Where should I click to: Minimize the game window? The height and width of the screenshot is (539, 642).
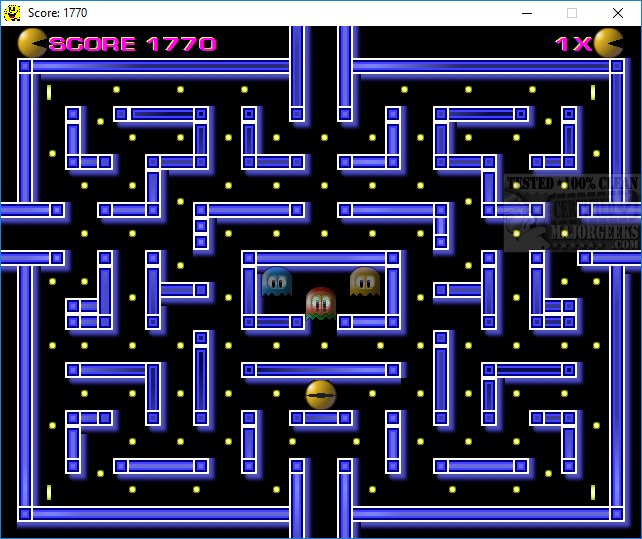(526, 13)
